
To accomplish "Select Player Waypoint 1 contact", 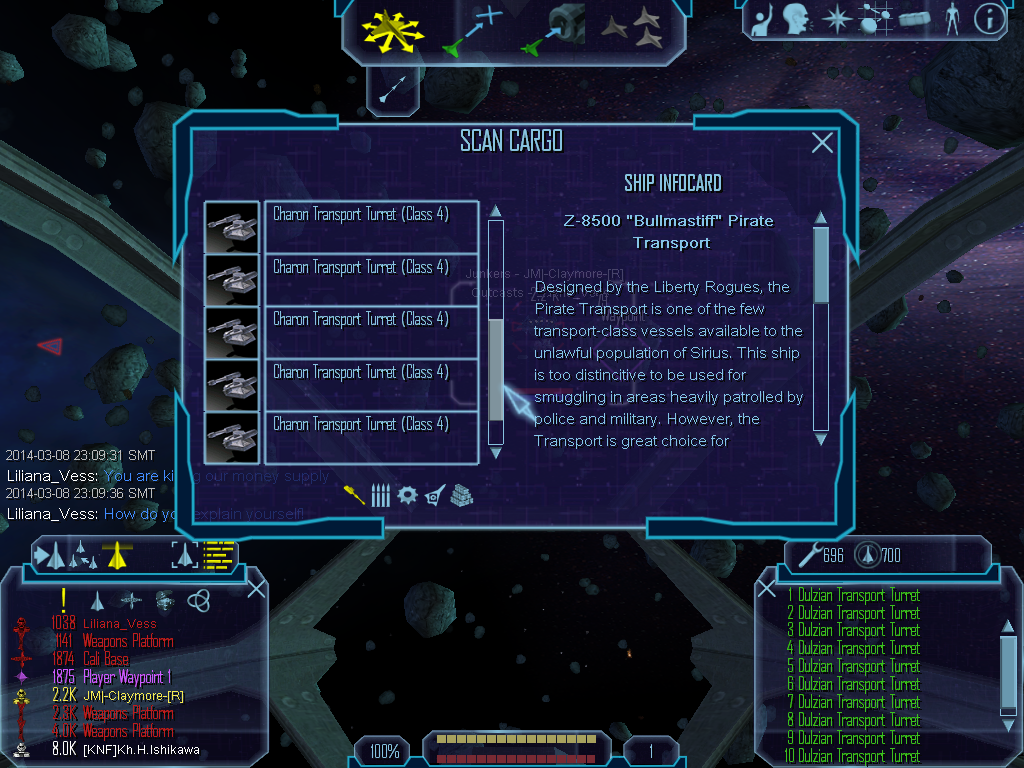I will click(127, 677).
